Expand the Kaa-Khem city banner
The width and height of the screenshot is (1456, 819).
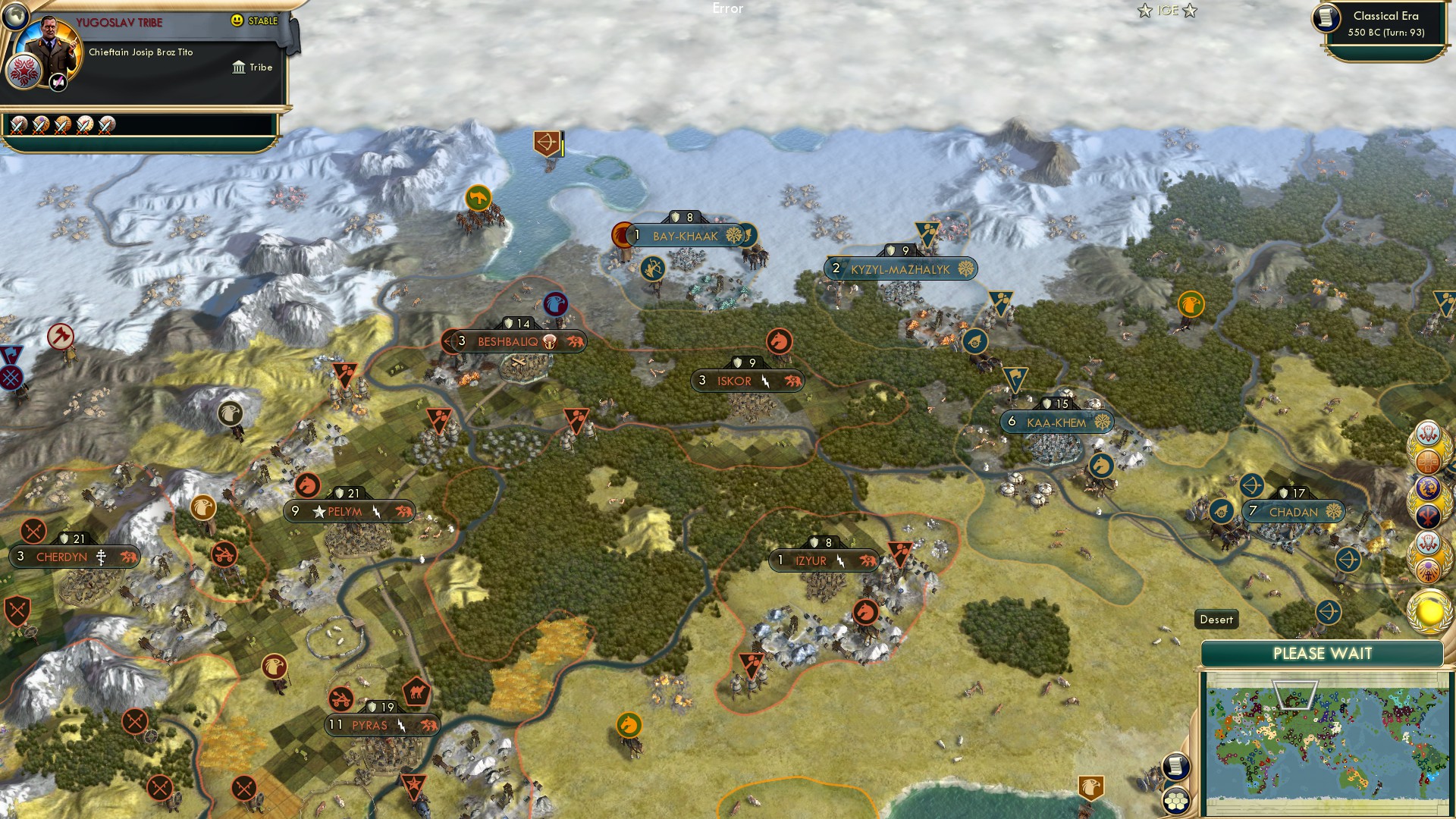coord(1059,422)
